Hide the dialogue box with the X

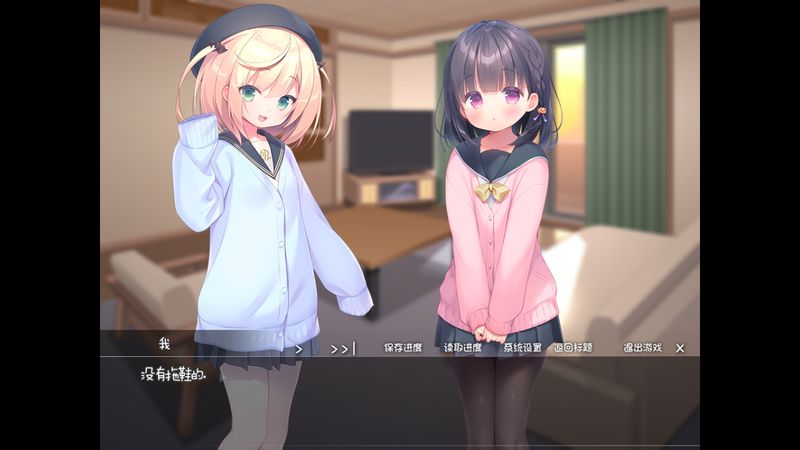[x=680, y=348]
